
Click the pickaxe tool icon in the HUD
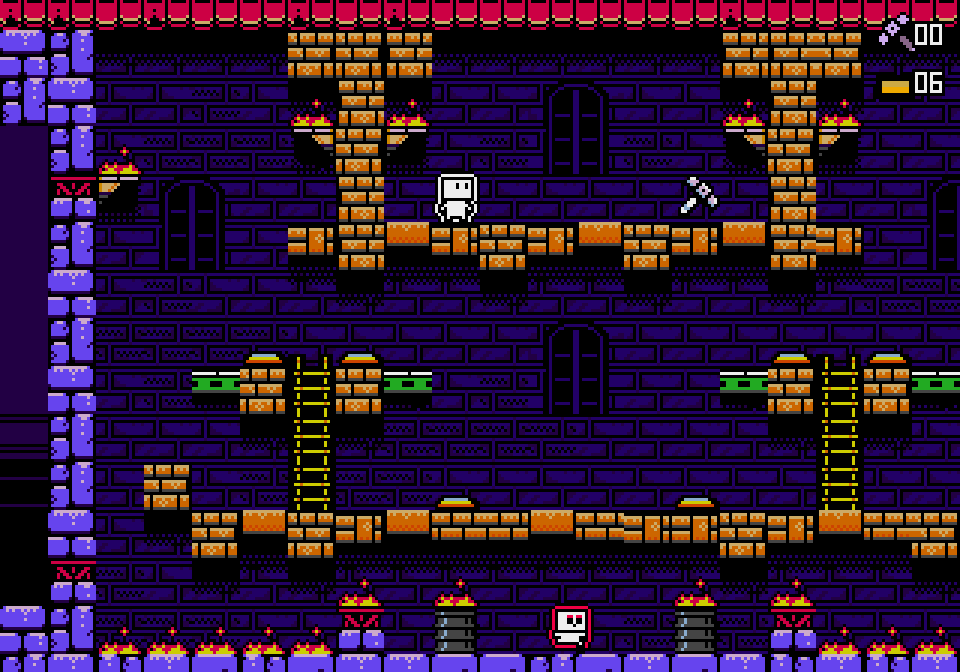coord(895,32)
